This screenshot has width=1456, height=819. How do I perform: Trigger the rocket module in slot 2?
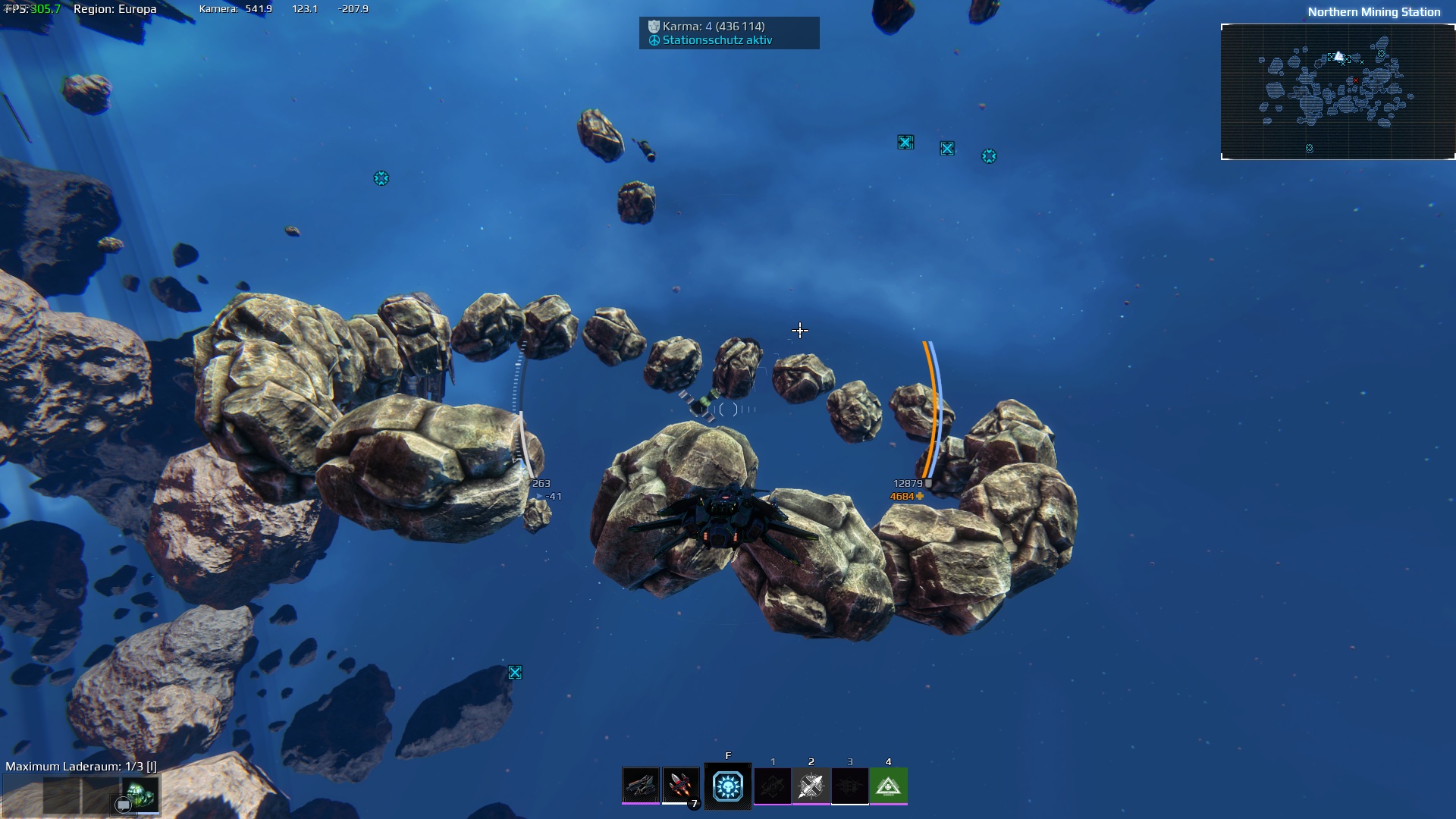[811, 786]
